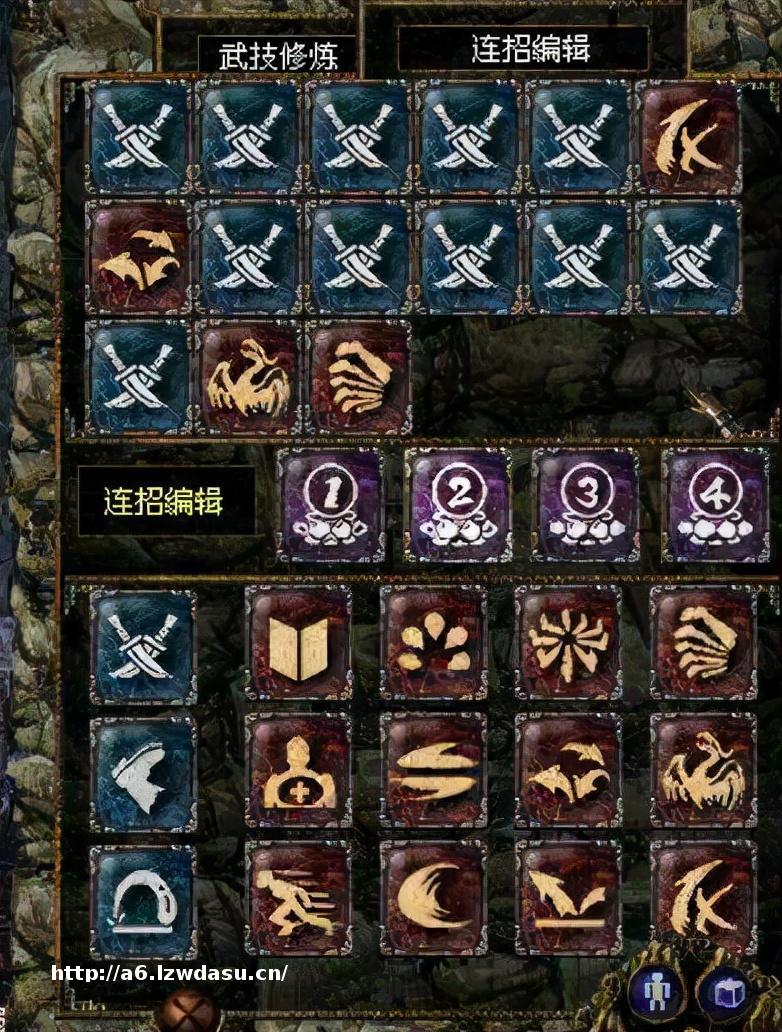
Task: Select combo slot number 1
Action: [330, 505]
